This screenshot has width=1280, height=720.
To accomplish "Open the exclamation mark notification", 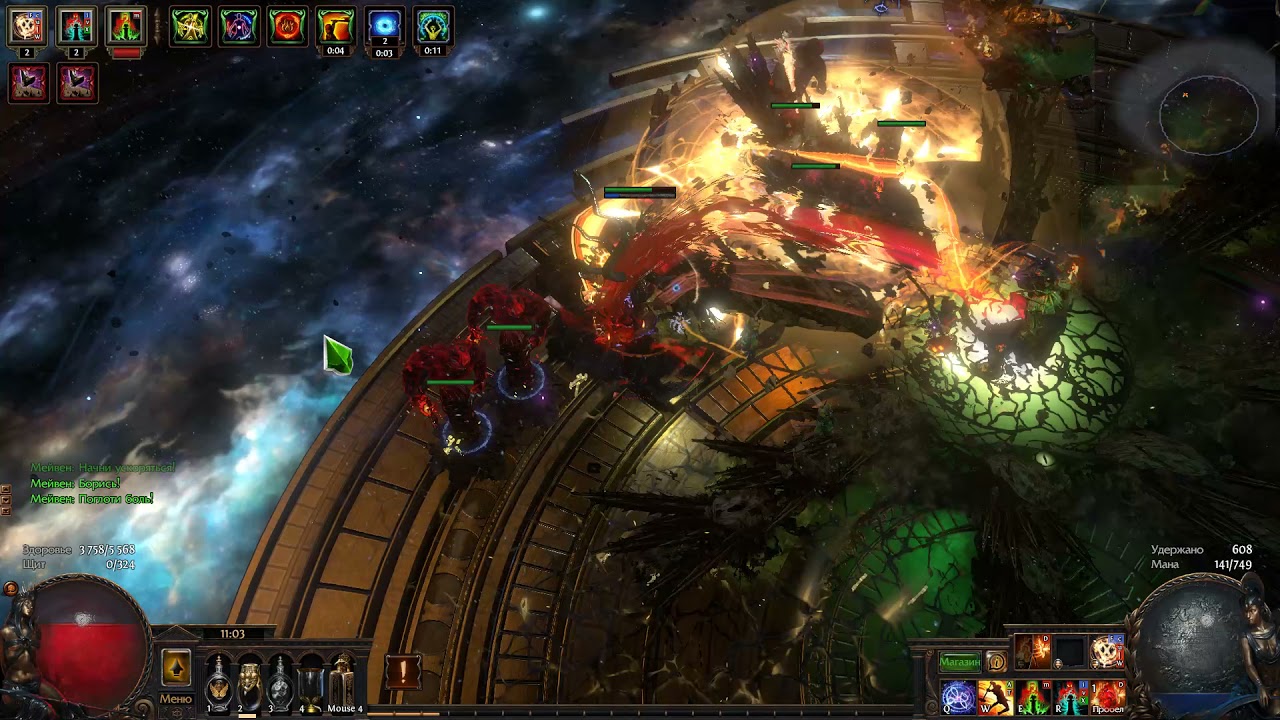I will pos(403,671).
